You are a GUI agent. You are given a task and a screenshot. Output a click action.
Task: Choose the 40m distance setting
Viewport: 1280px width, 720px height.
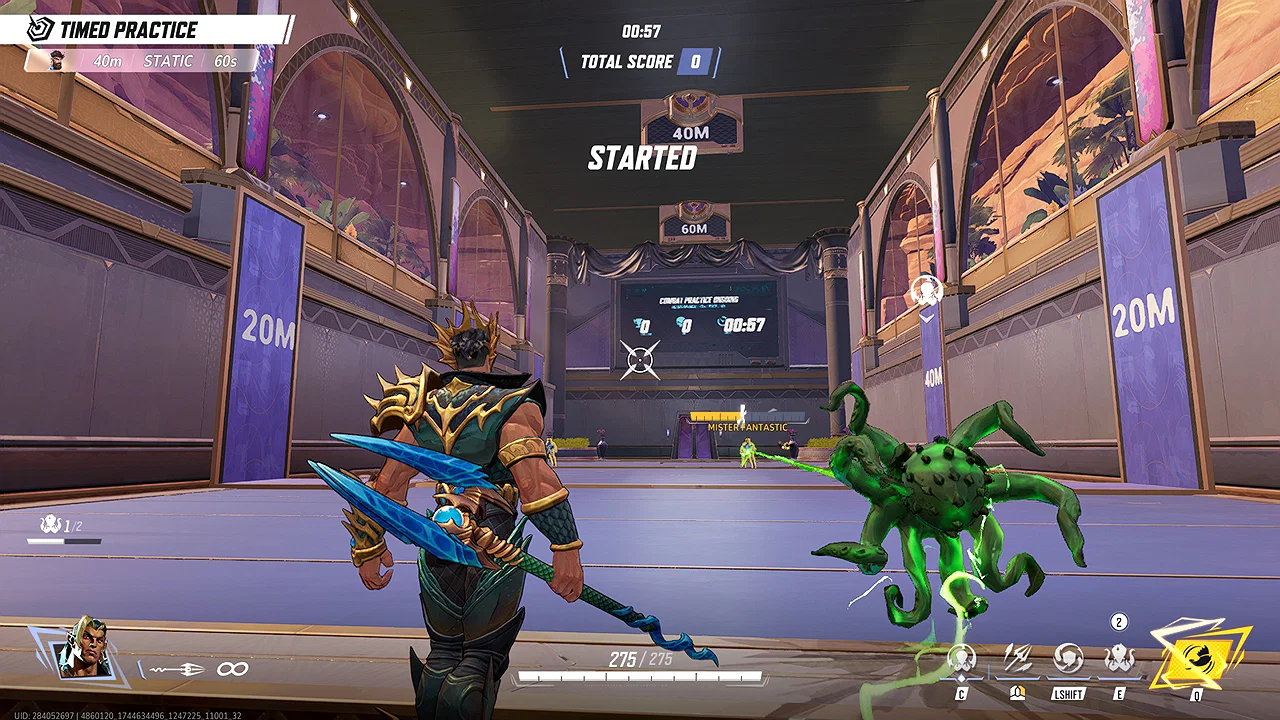[x=108, y=61]
